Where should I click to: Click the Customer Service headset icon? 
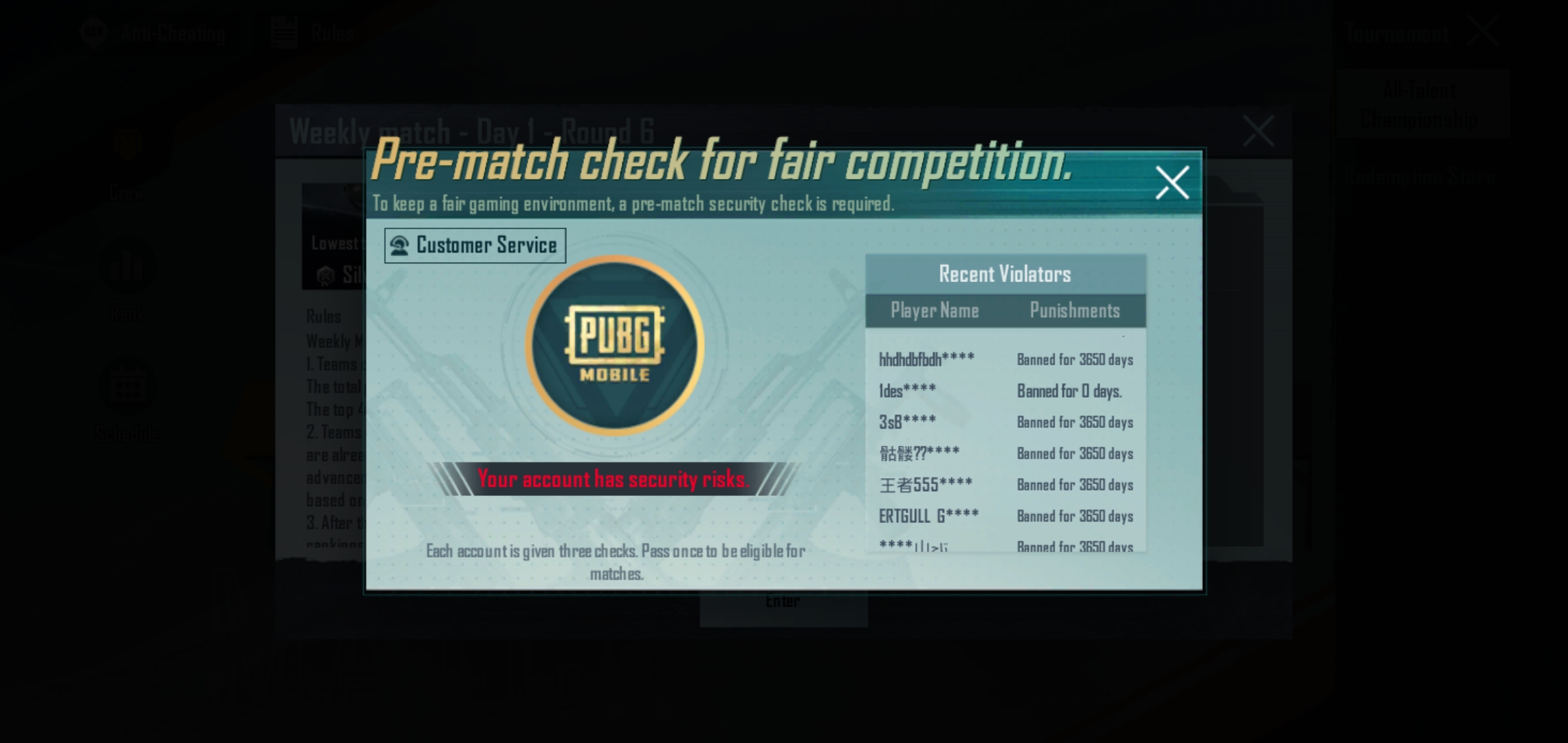[400, 245]
